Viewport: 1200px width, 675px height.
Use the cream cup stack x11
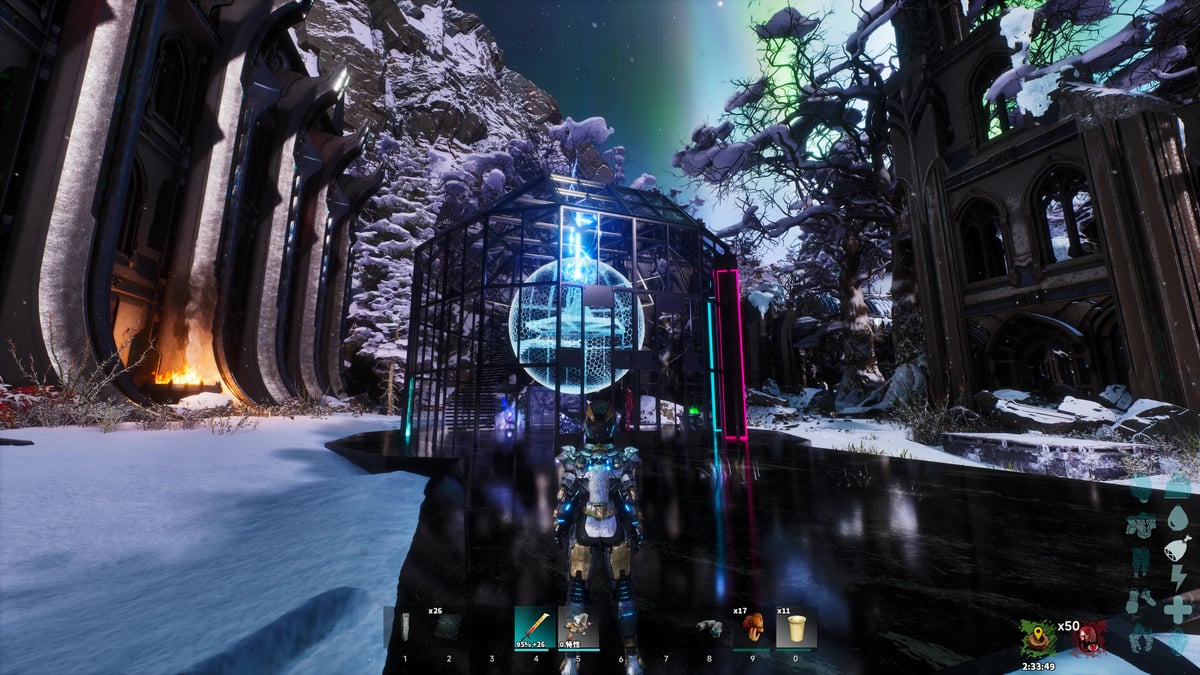796,628
